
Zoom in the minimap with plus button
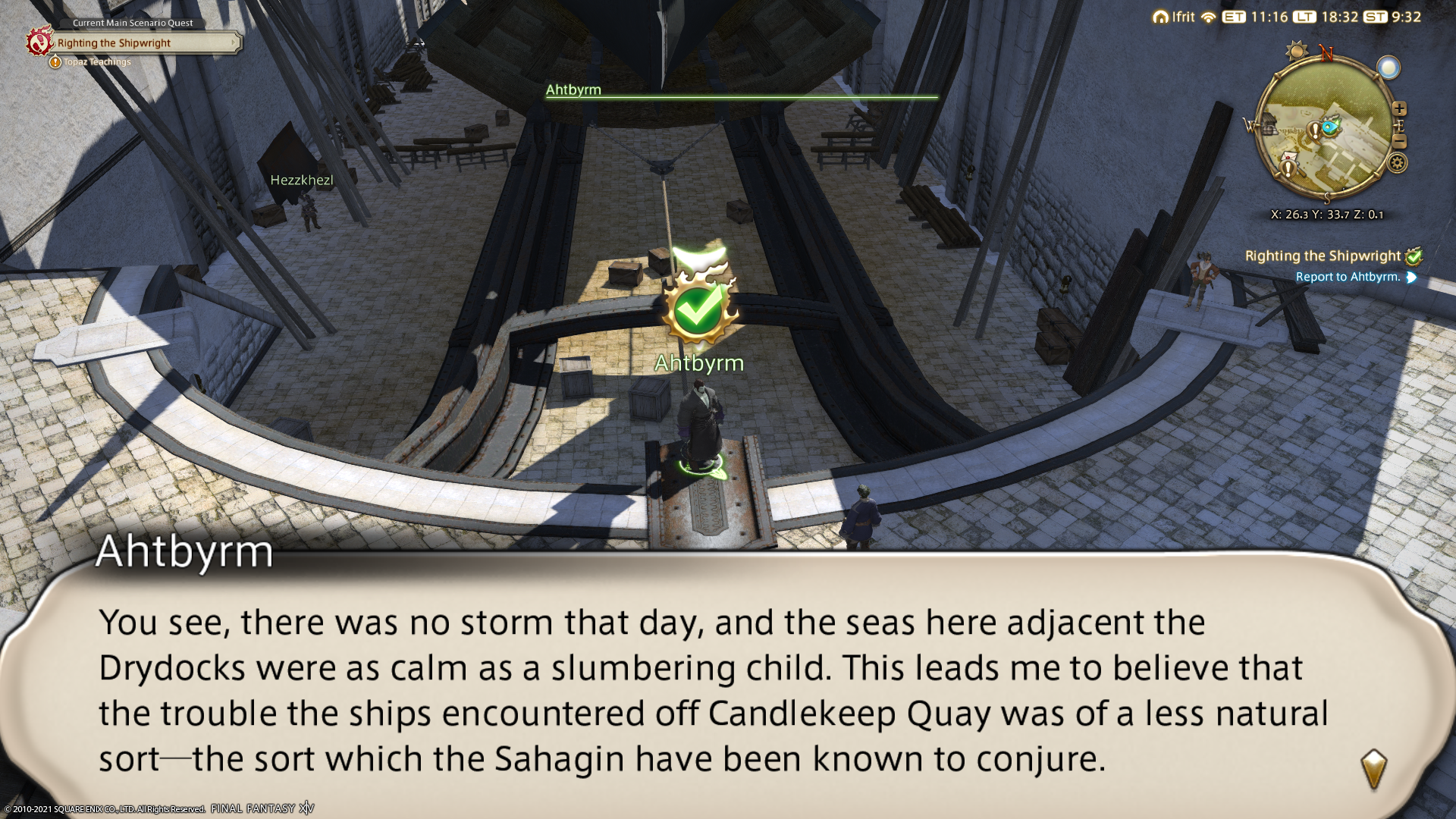pyautogui.click(x=1399, y=108)
